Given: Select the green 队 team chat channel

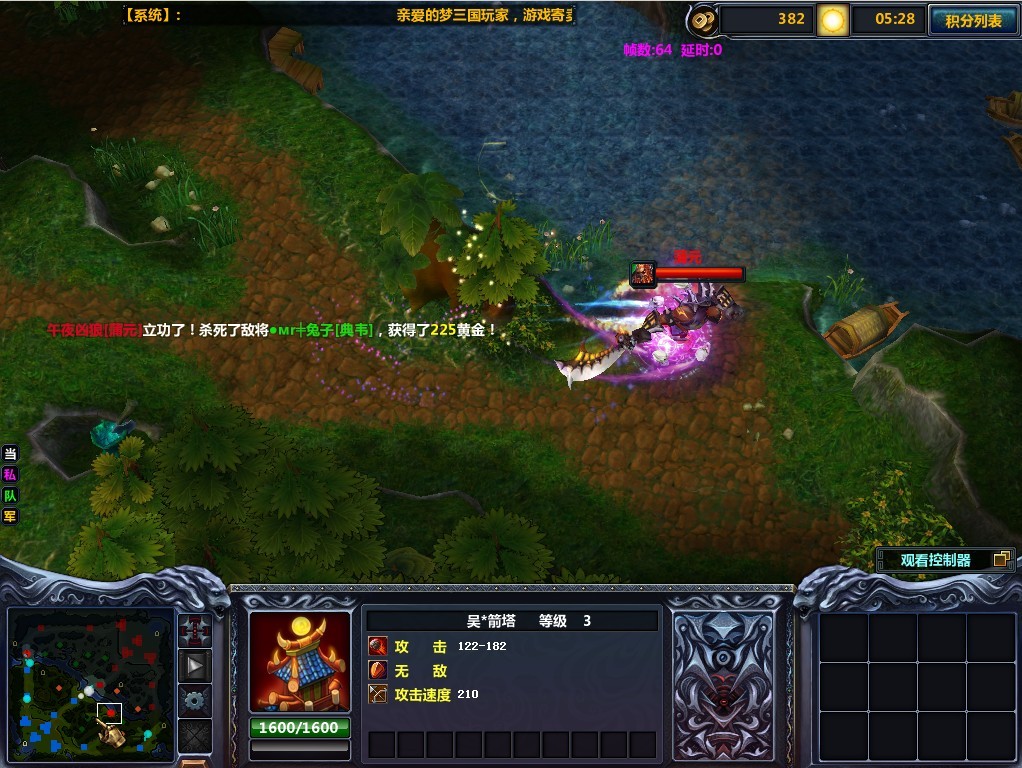Looking at the screenshot, I should [x=10, y=495].
